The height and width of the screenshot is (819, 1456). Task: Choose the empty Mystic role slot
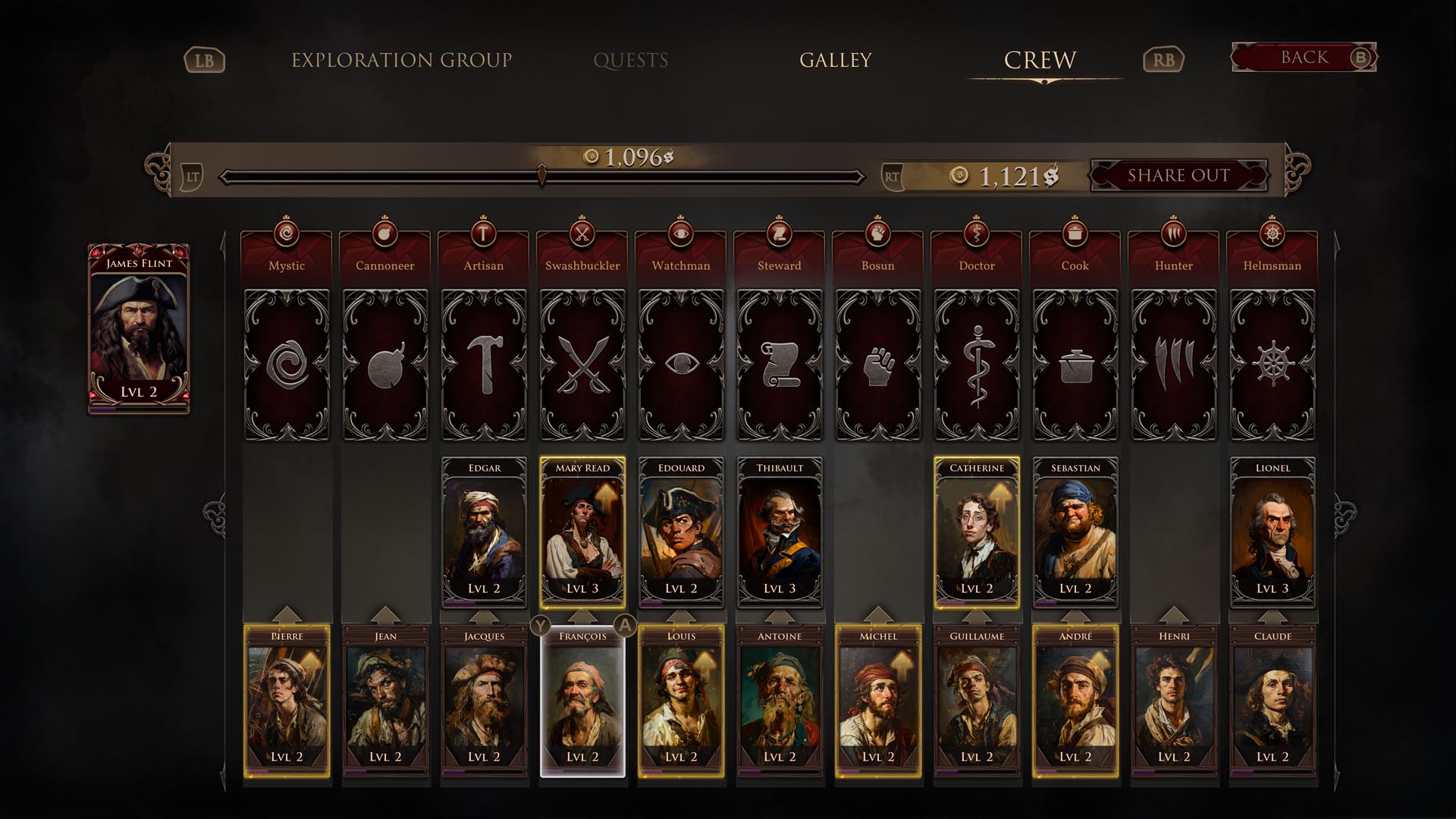pos(287,365)
